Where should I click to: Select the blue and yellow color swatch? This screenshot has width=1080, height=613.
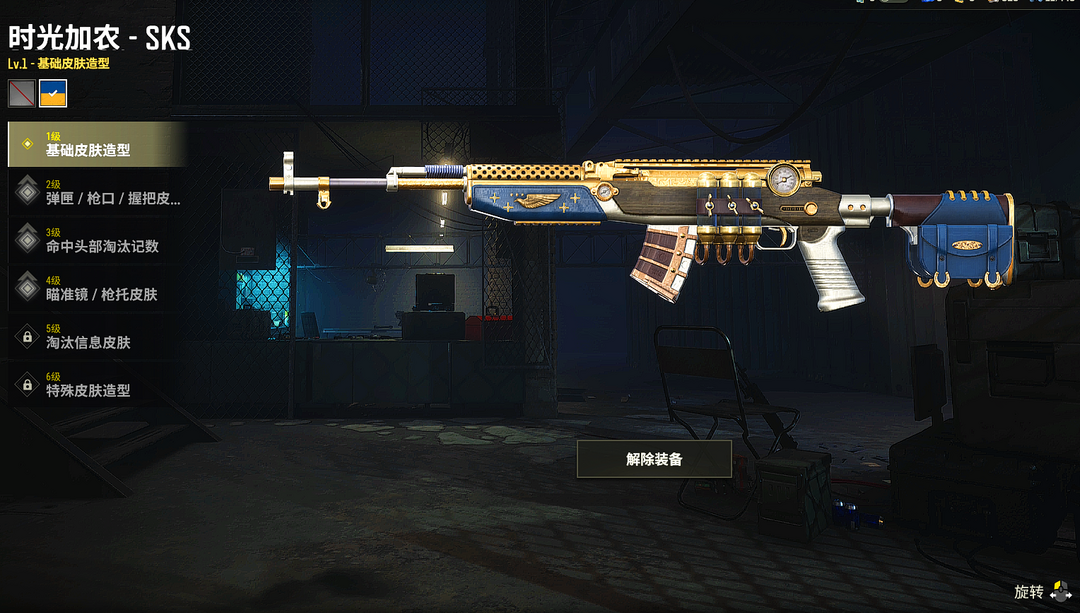point(53,94)
